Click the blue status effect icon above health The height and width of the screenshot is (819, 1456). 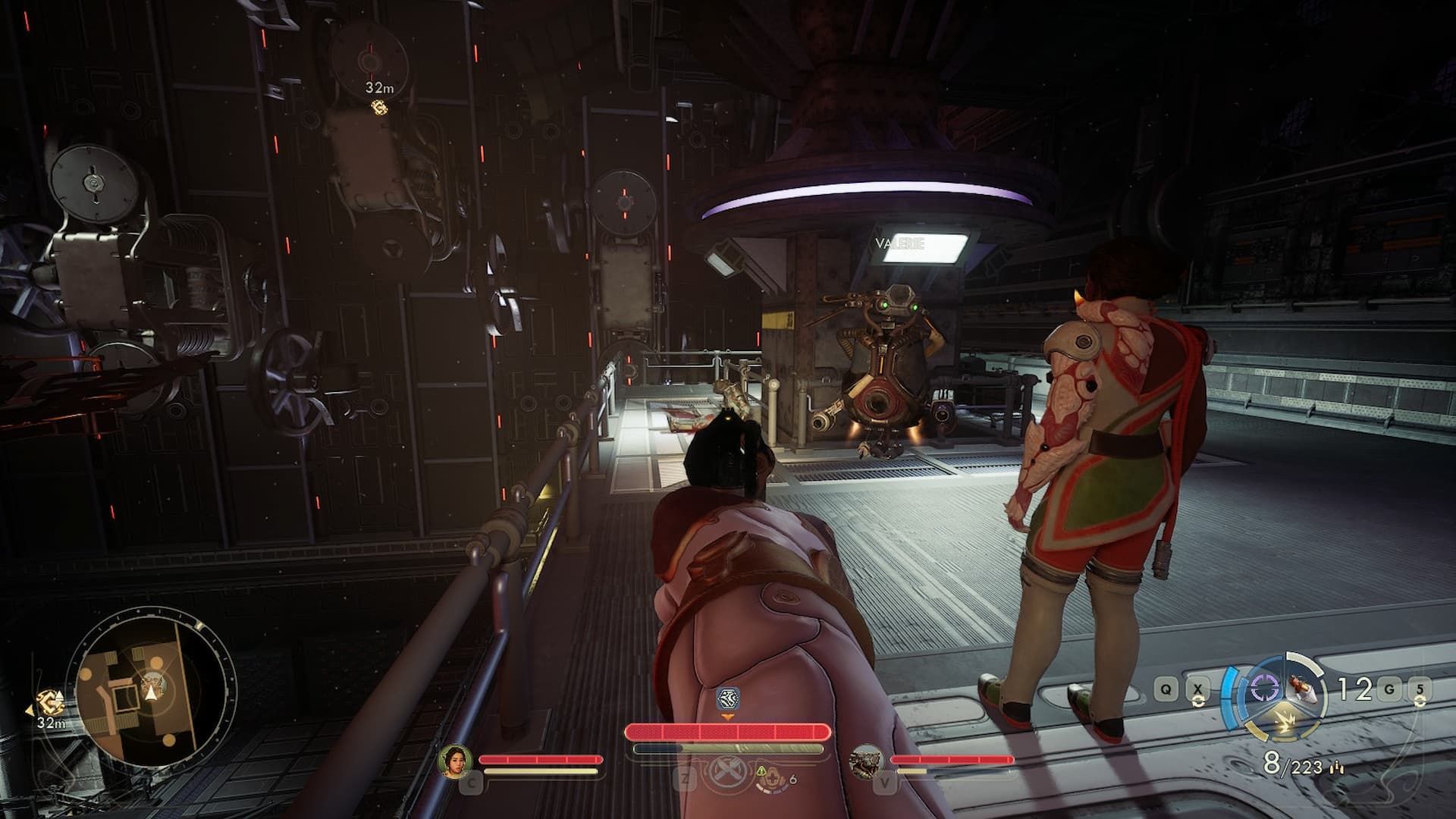tap(727, 698)
